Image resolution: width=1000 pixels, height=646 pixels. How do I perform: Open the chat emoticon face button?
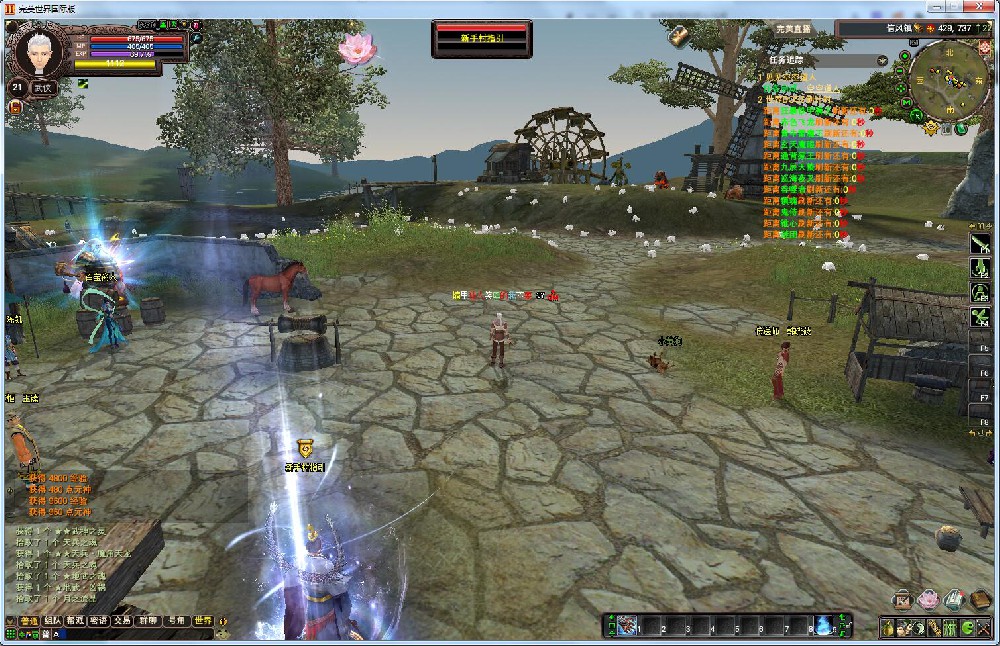222,634
